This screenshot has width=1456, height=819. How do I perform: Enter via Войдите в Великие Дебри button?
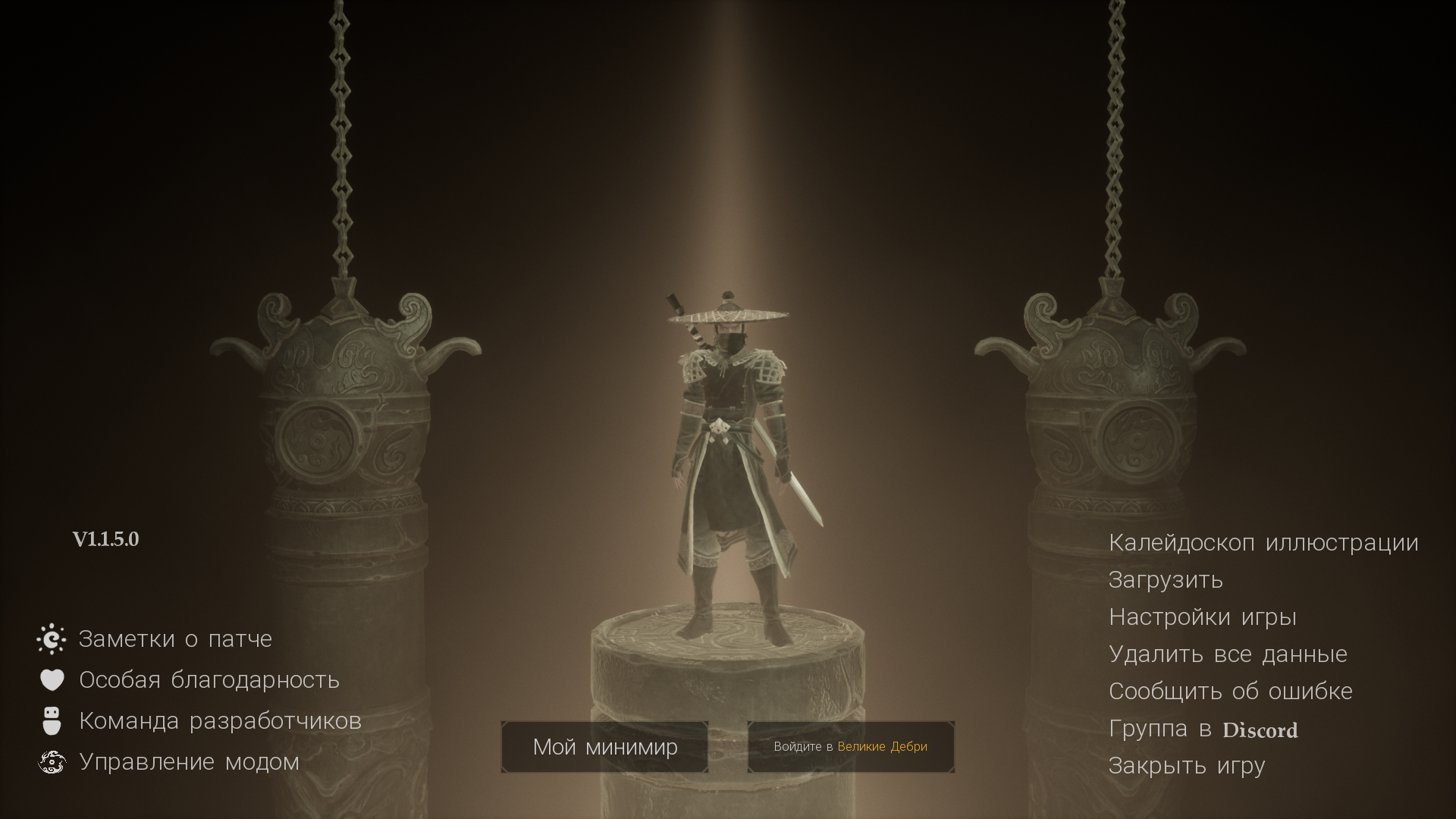pyautogui.click(x=850, y=747)
